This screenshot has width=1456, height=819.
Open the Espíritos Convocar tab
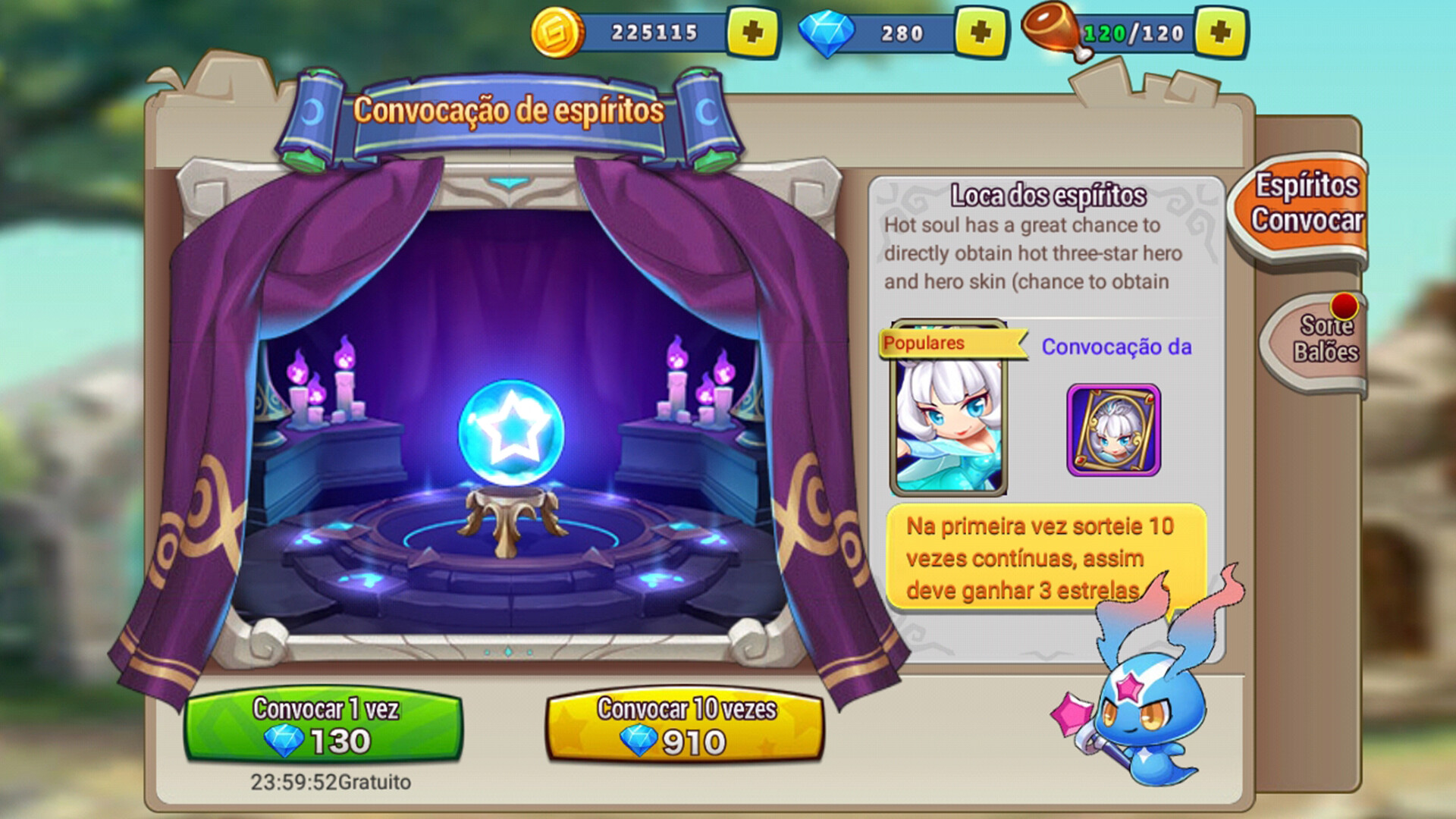1312,205
